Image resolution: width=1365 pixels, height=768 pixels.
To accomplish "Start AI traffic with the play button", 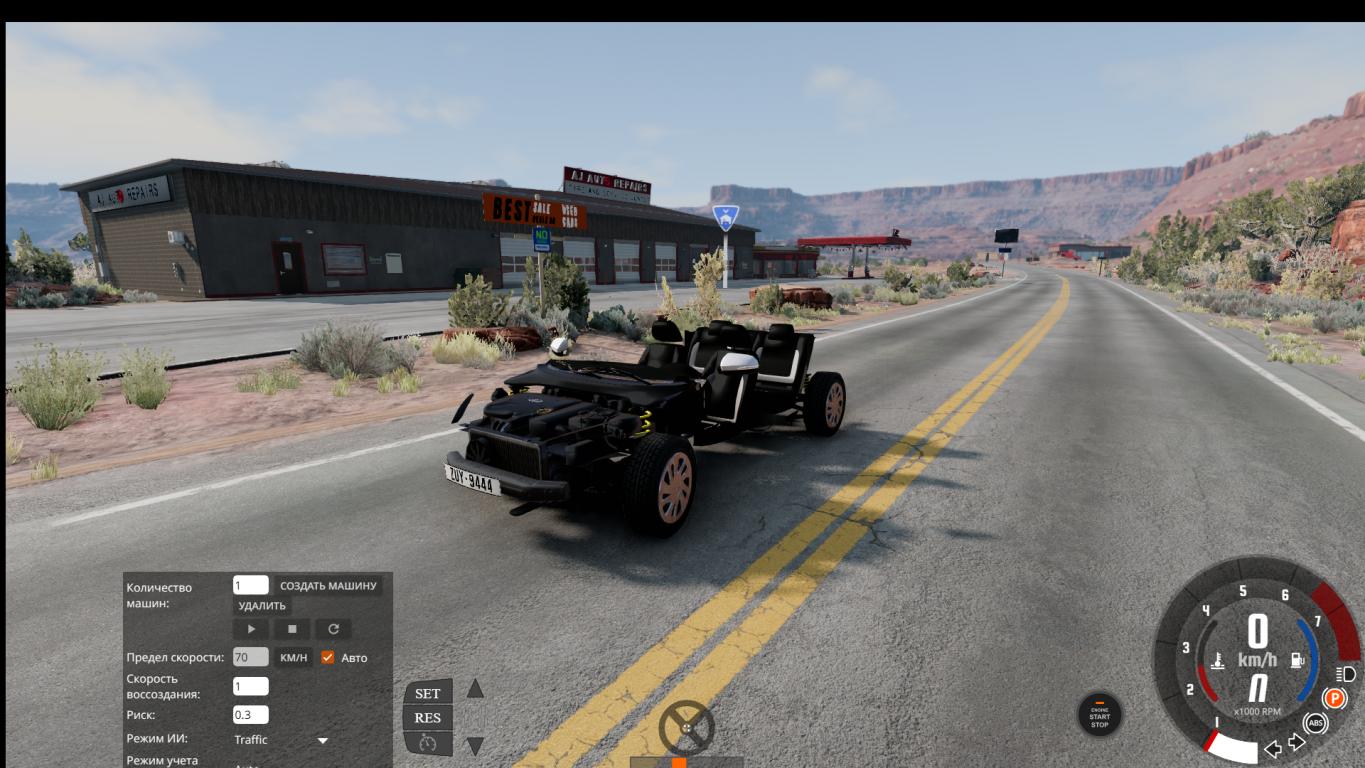I will 251,629.
